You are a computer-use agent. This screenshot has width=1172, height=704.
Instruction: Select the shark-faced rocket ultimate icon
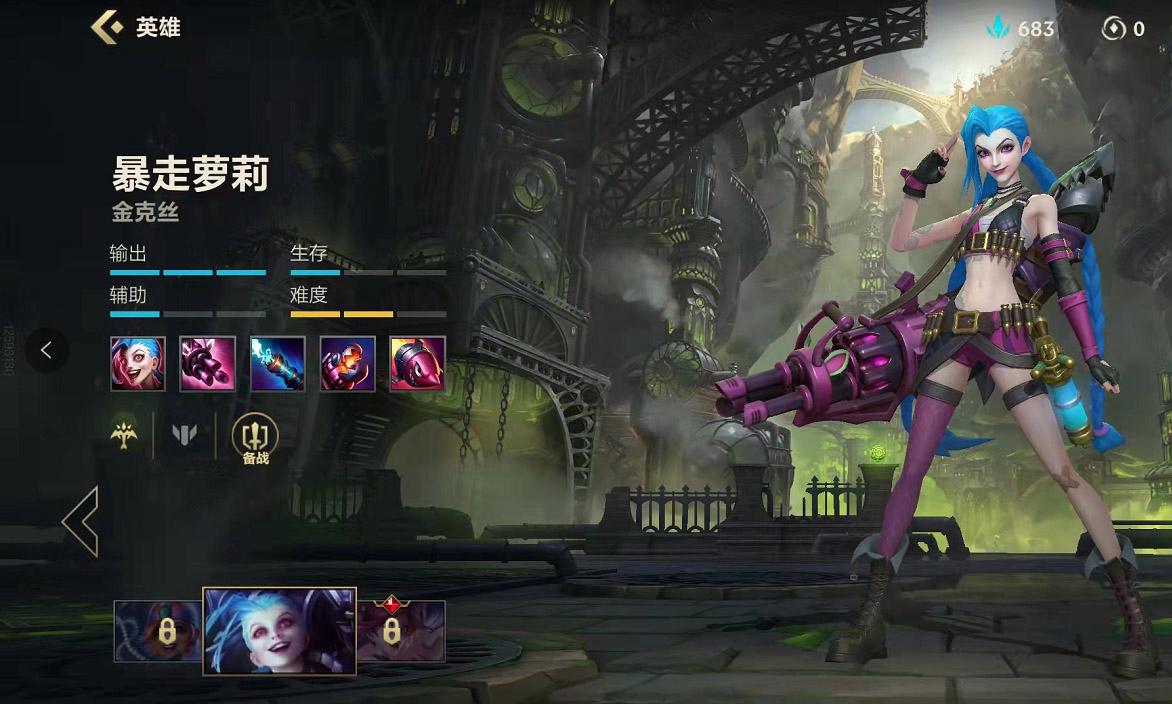[x=418, y=363]
